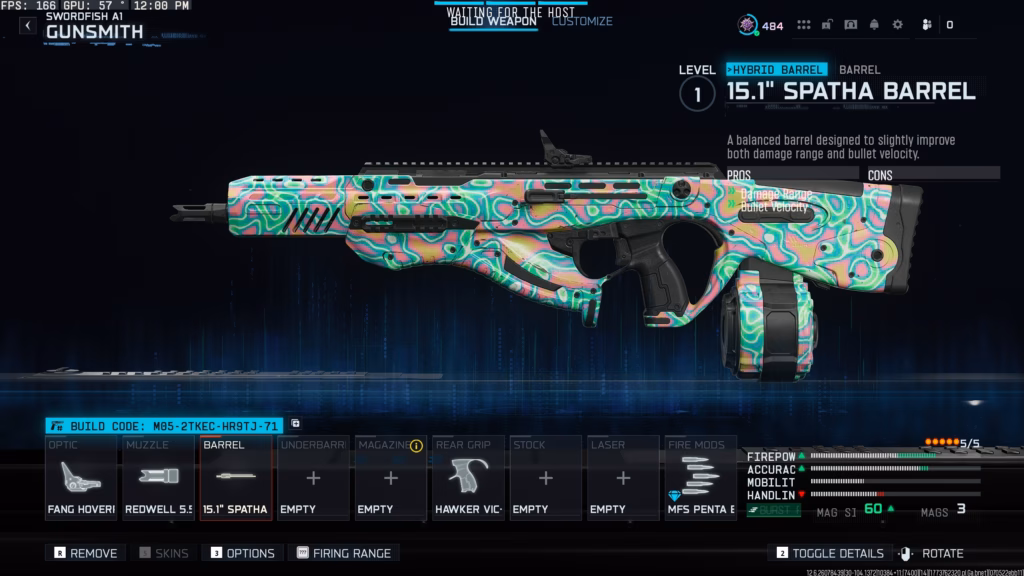1024x576 pixels.
Task: Open the social party icon
Action: (x=926, y=25)
